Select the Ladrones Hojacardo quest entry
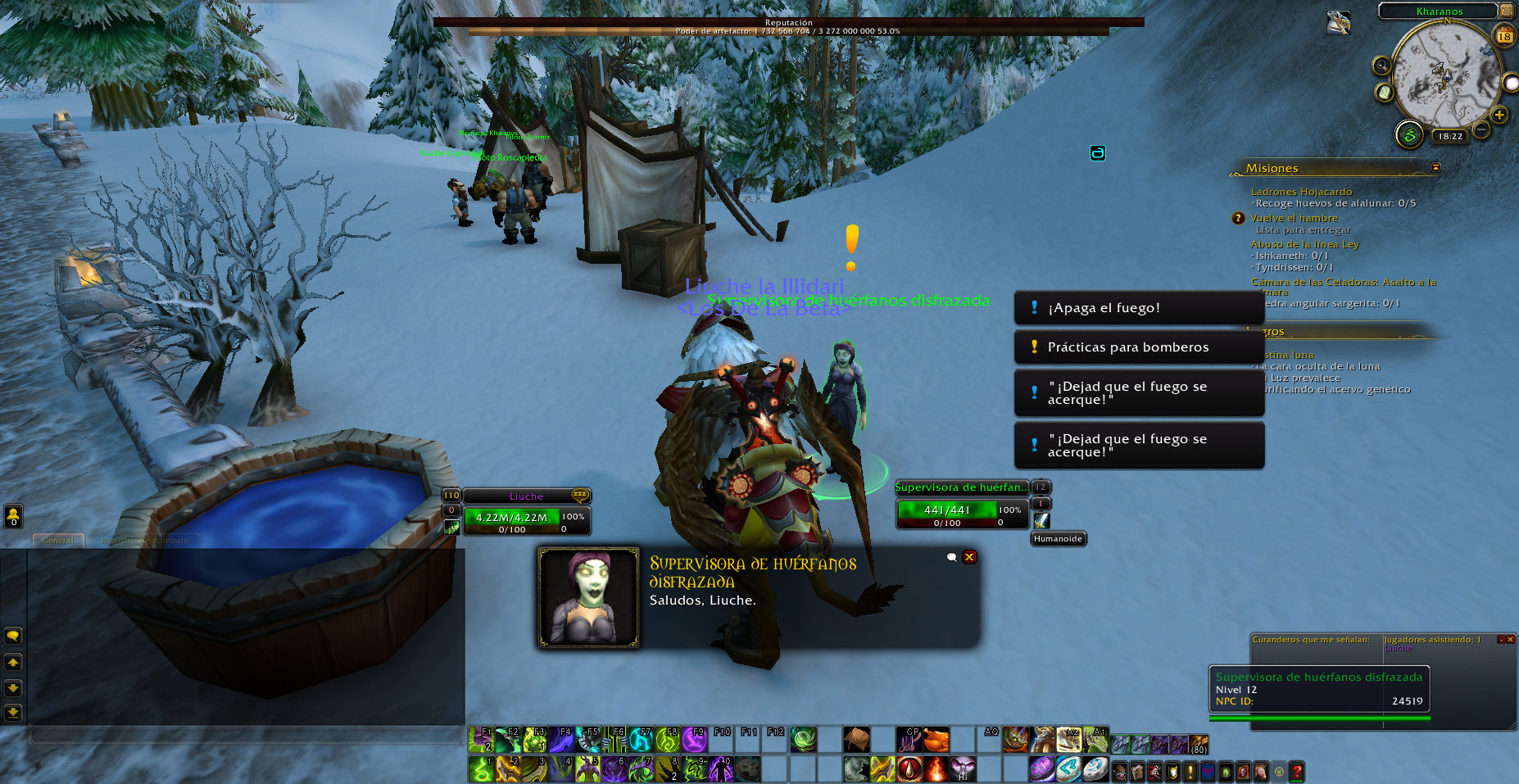1519x784 pixels. tap(1301, 192)
